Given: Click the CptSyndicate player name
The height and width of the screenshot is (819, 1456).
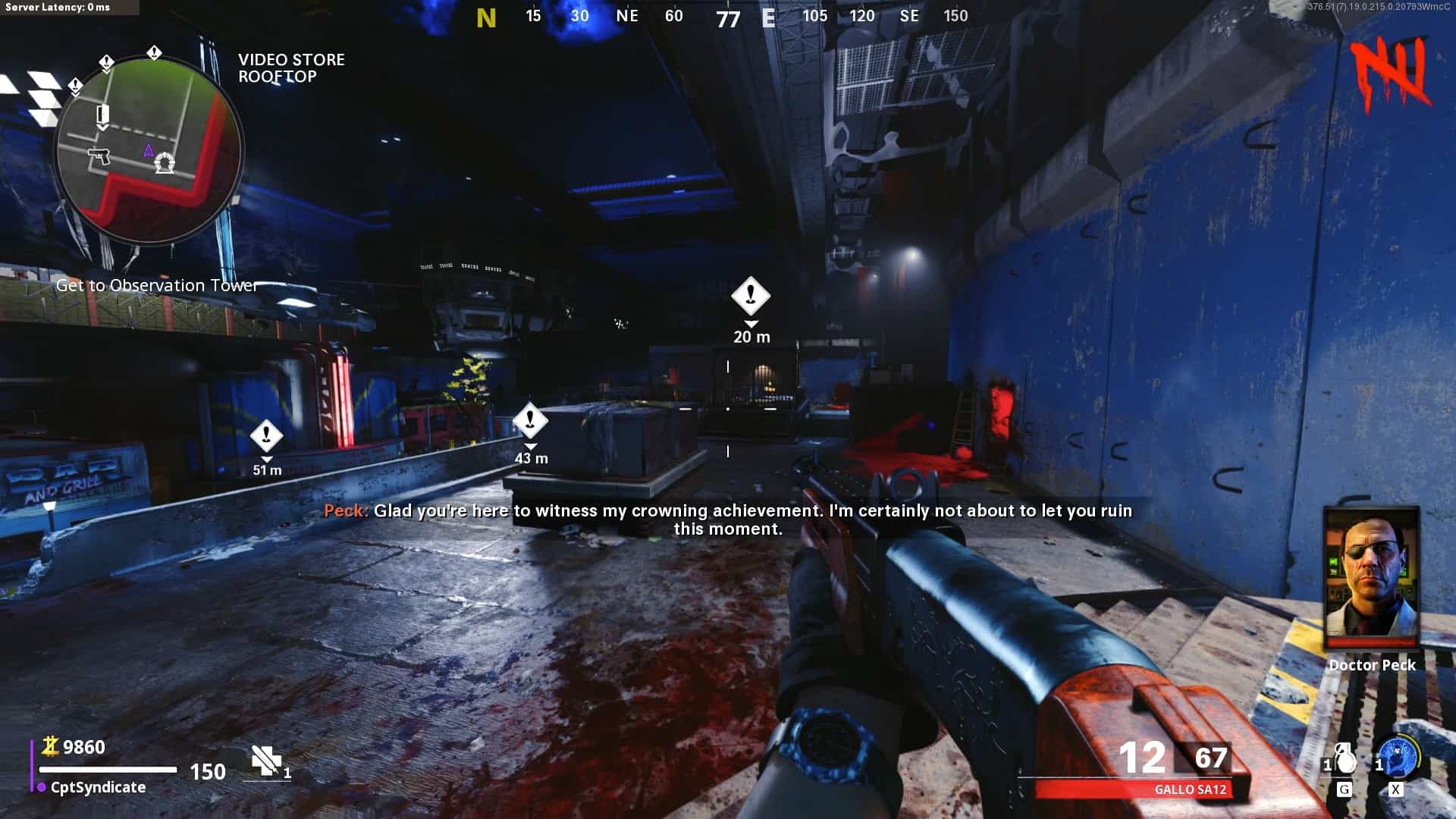Looking at the screenshot, I should (x=98, y=787).
